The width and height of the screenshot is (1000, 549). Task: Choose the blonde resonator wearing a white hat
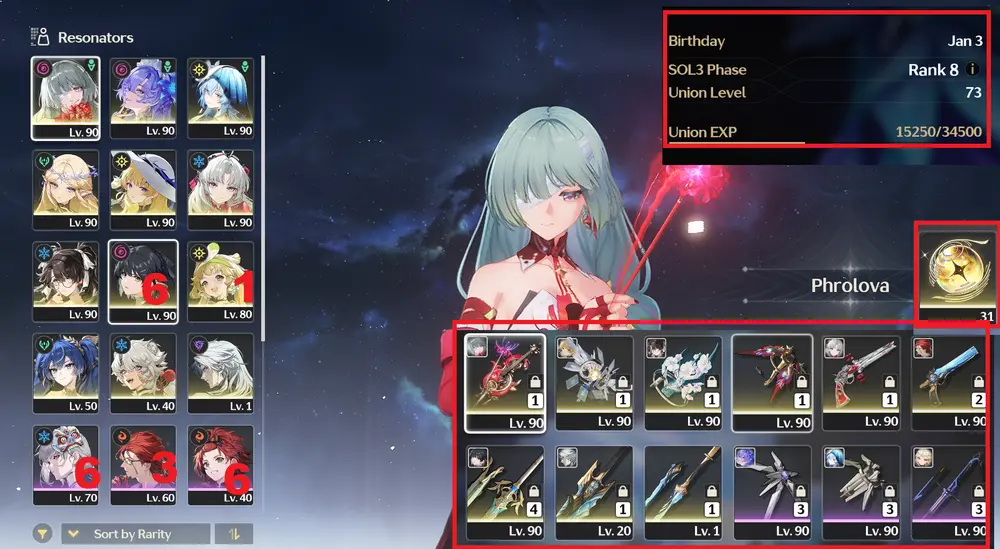click(143, 190)
